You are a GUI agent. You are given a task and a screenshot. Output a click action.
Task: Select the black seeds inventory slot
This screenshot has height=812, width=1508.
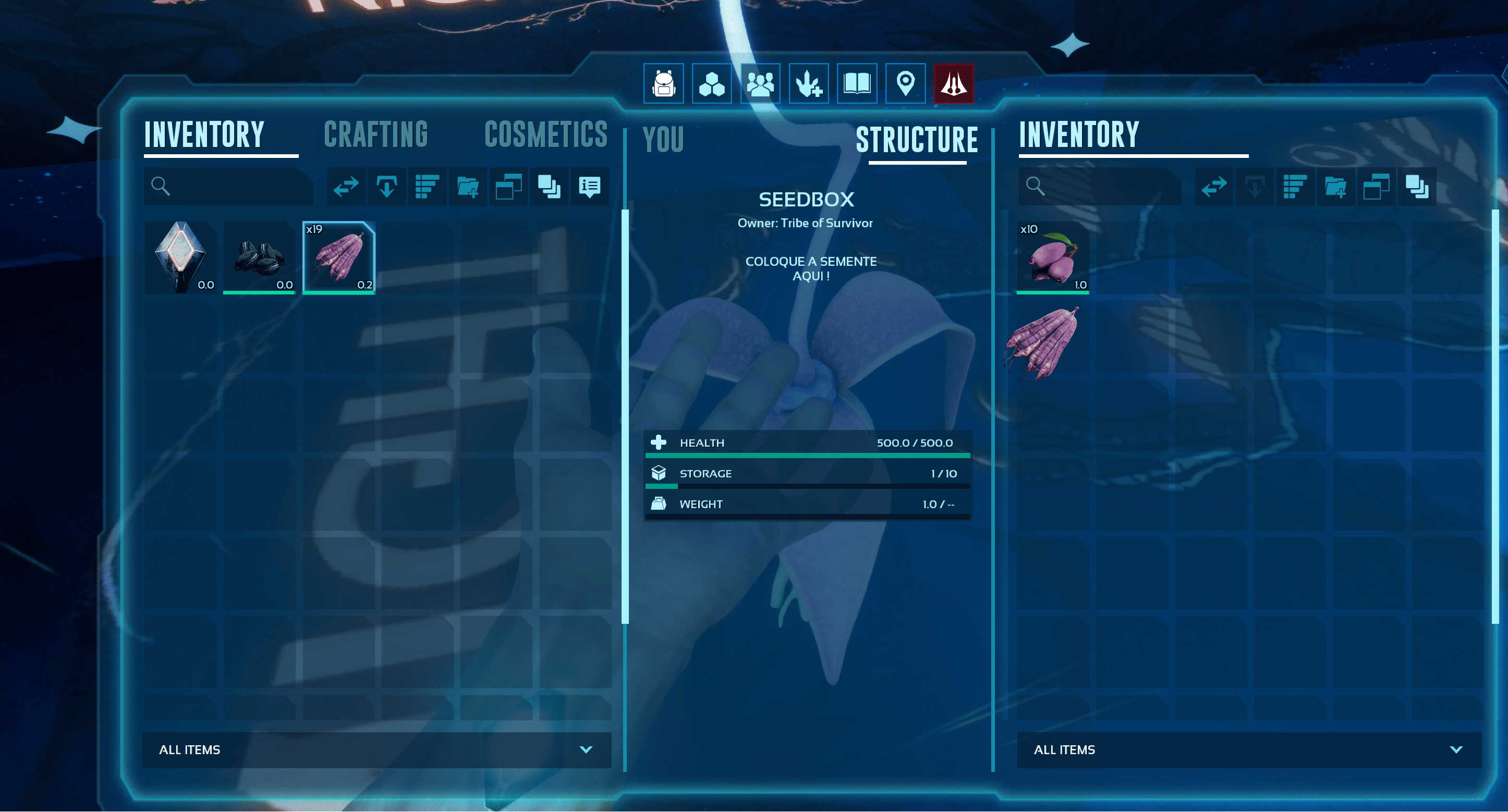259,257
